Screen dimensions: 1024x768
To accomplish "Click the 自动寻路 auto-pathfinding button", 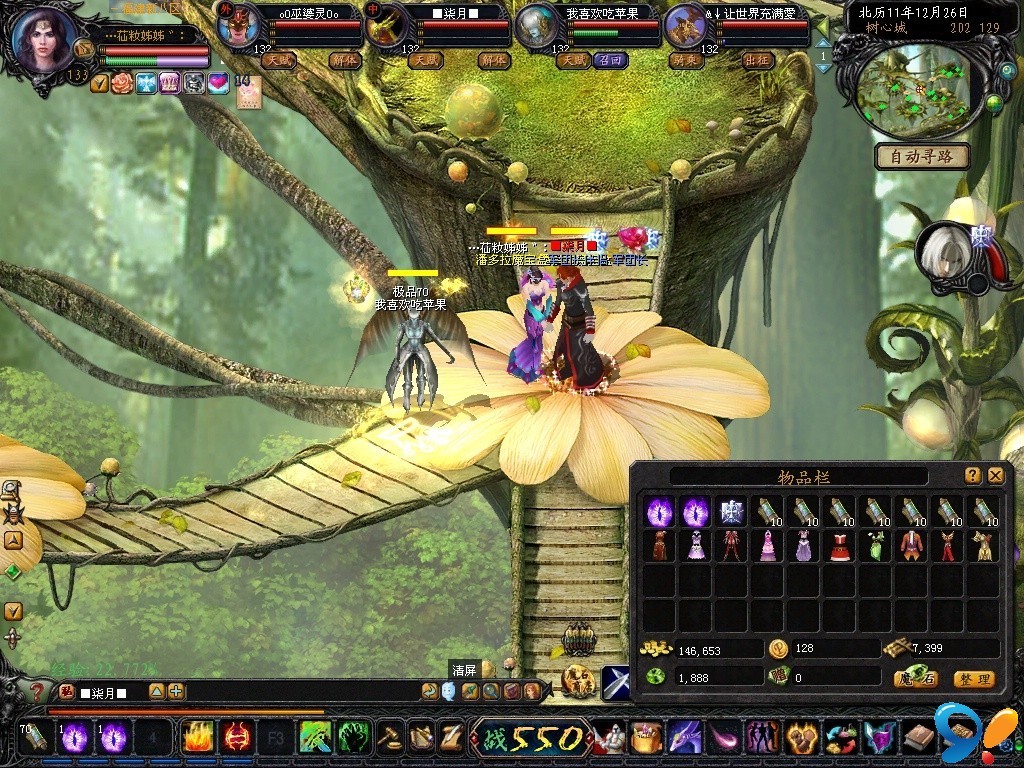I will pyautogui.click(x=922, y=156).
